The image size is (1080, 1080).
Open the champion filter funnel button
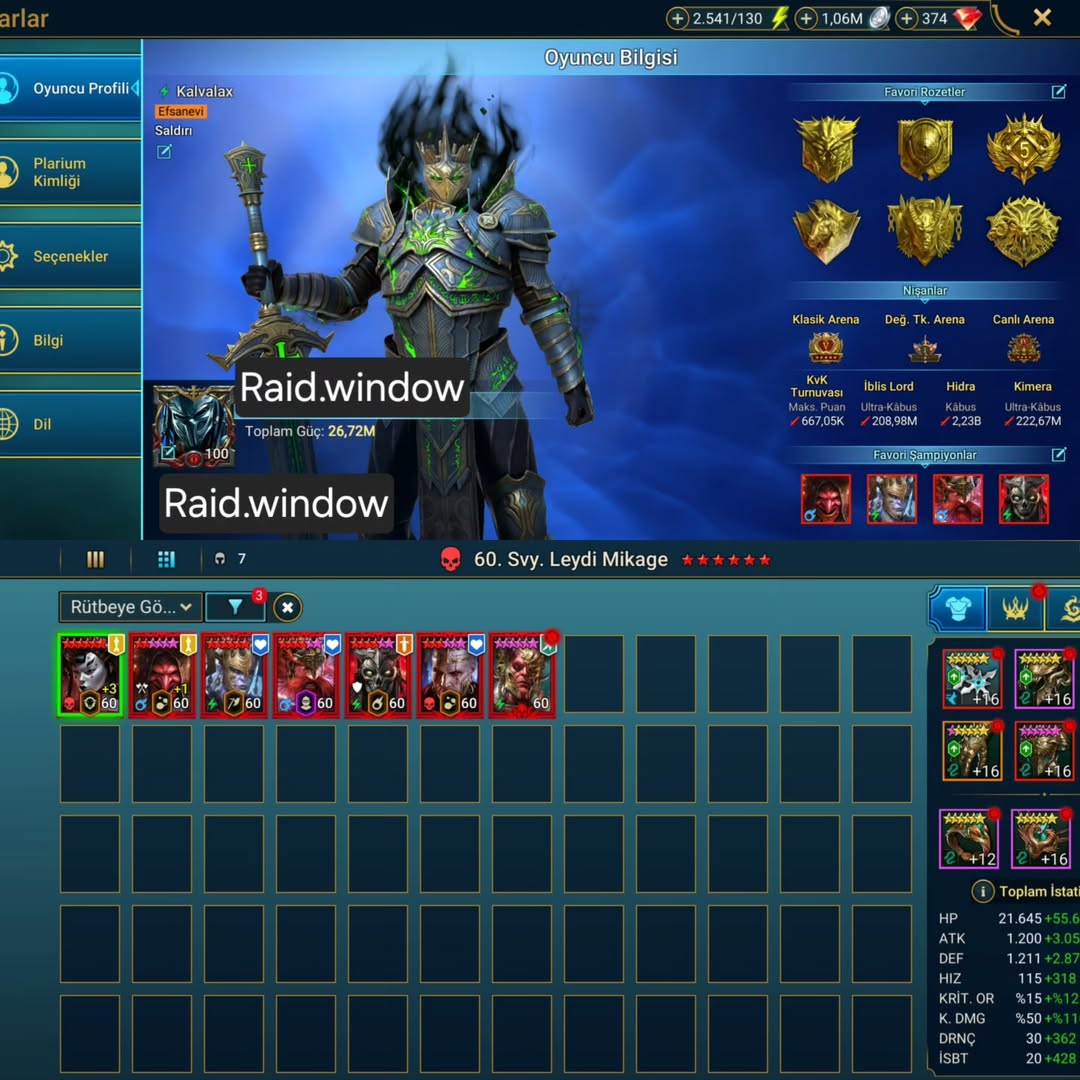pyautogui.click(x=235, y=607)
